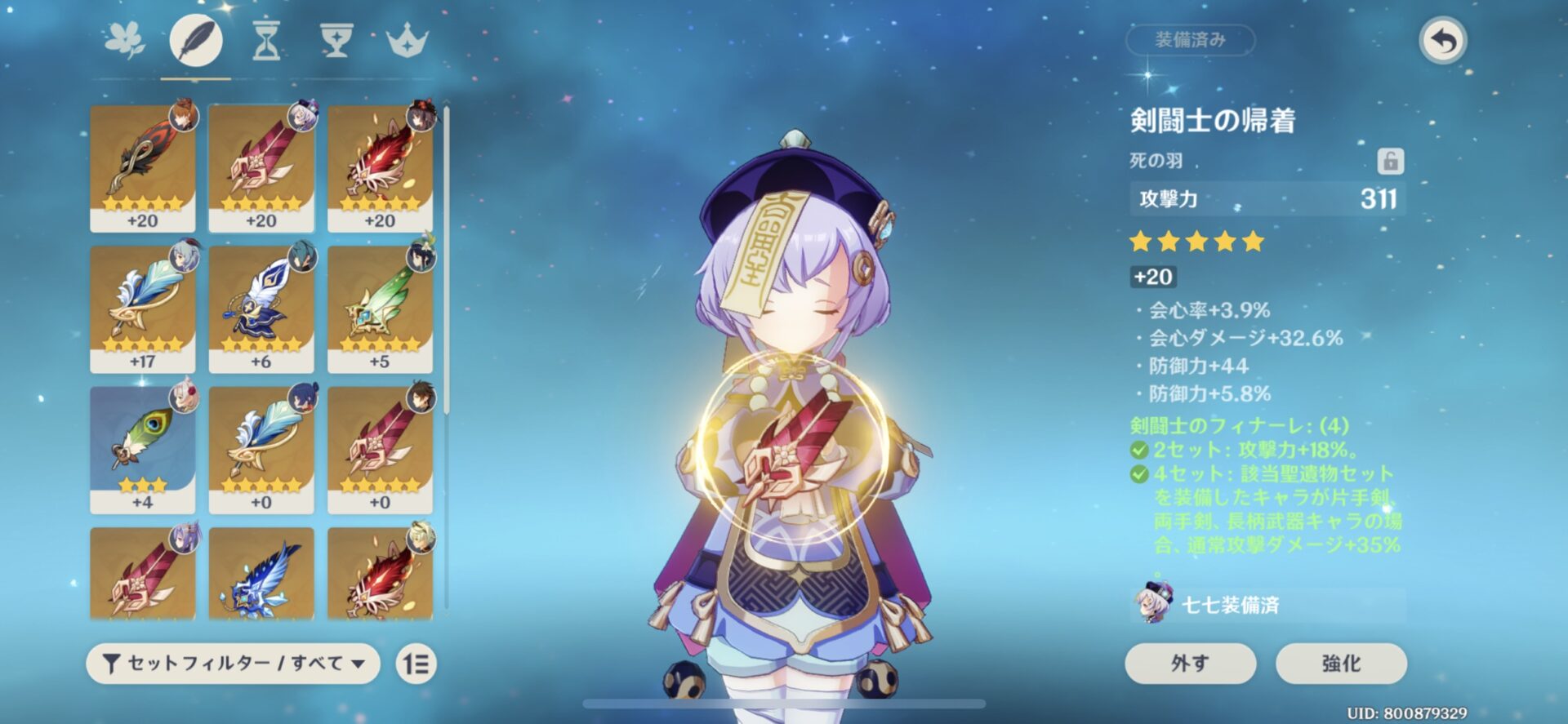Open the hourglass sands tab
Image resolution: width=1568 pixels, height=724 pixels.
[266, 40]
